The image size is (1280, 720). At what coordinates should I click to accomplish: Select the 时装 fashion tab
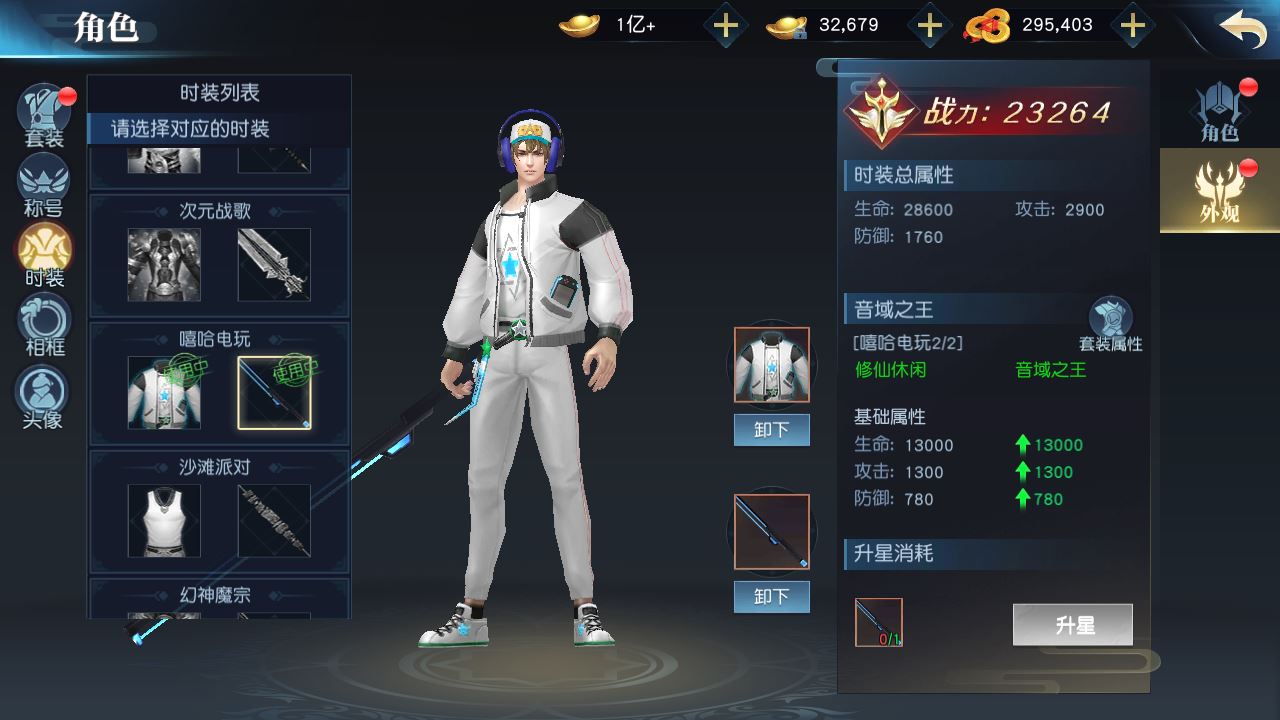point(44,255)
